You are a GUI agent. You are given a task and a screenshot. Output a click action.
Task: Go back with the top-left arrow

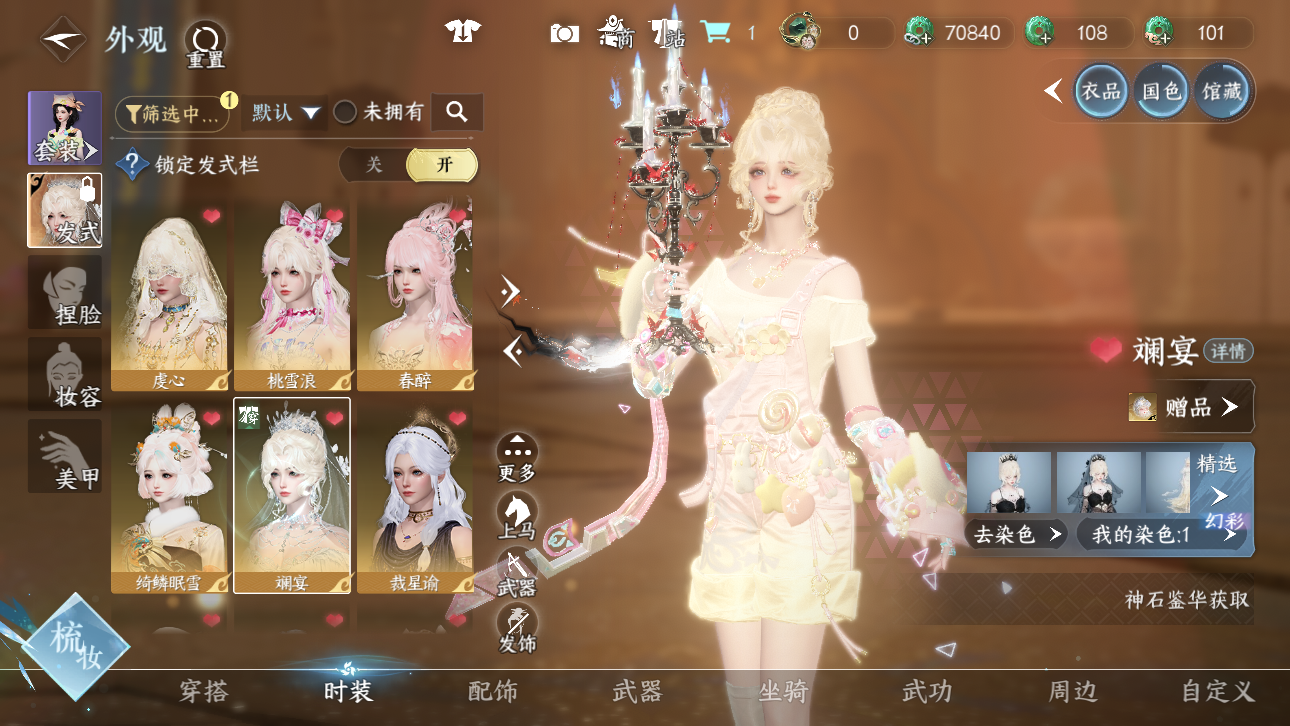pyautogui.click(x=63, y=40)
